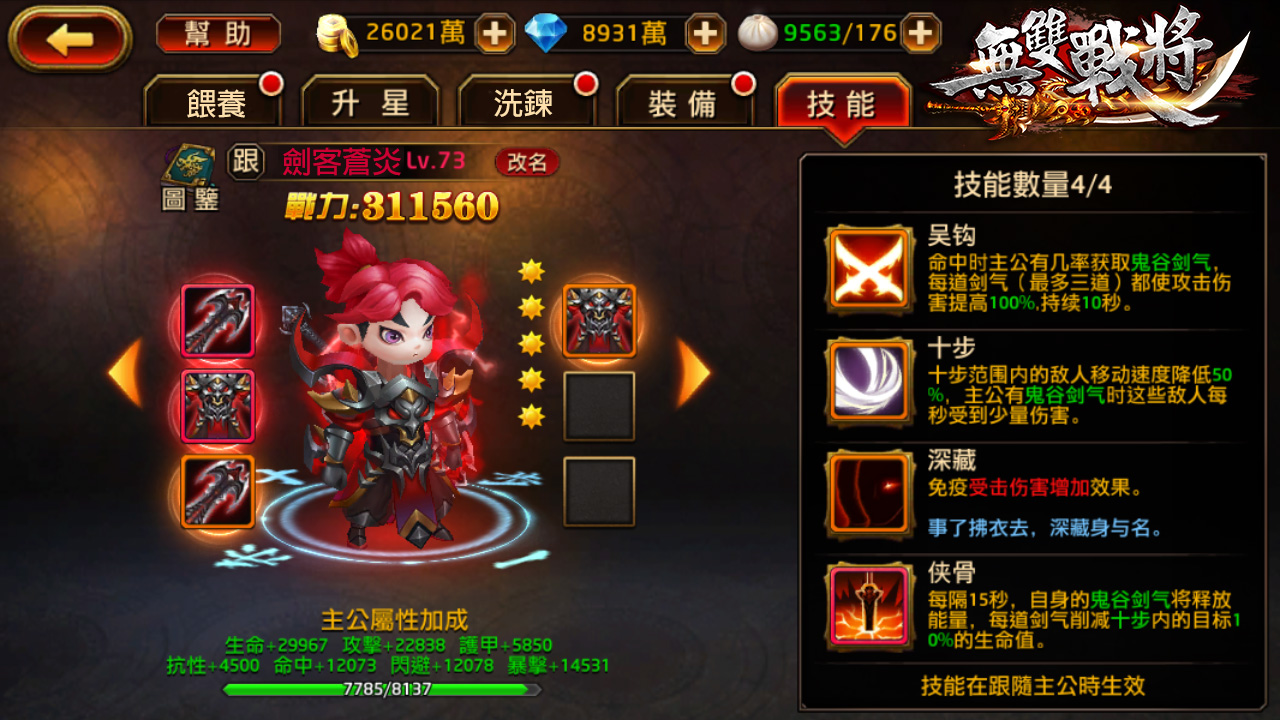This screenshot has width=1280, height=720.
Task: Tap the 幫助 help button
Action: [218, 33]
